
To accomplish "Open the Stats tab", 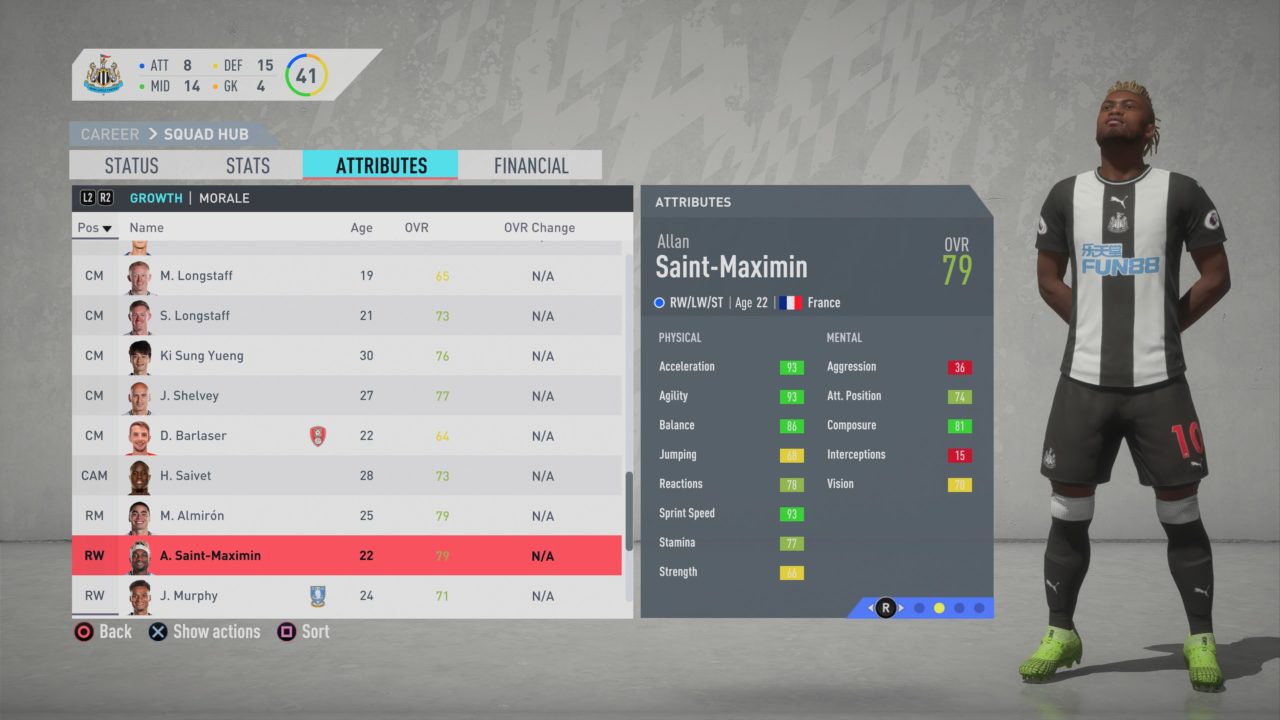I will click(x=246, y=165).
